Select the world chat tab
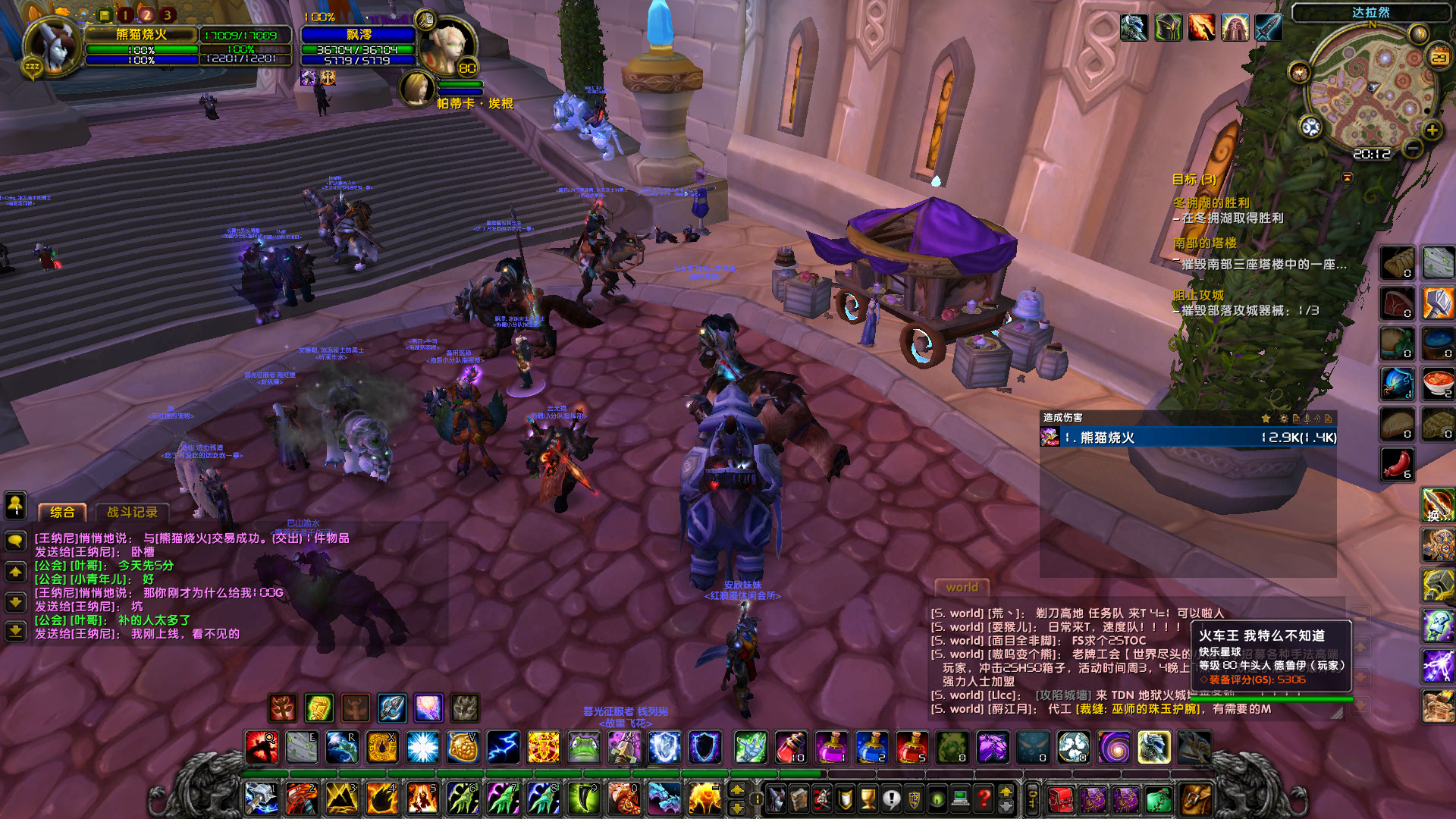1456x819 pixels. click(x=962, y=588)
